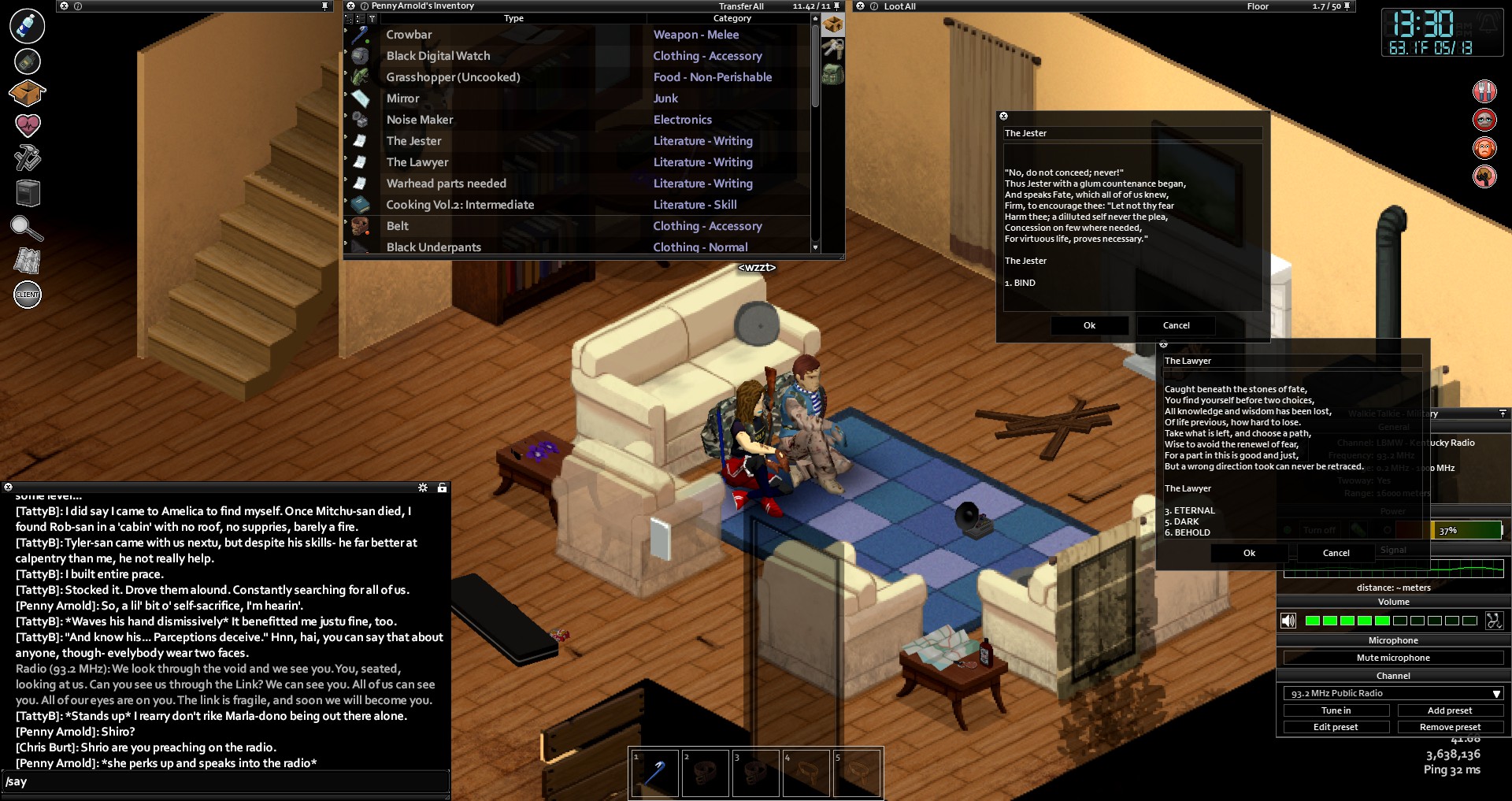Click Loot All button
This screenshot has width=1512, height=801.
(899, 6)
